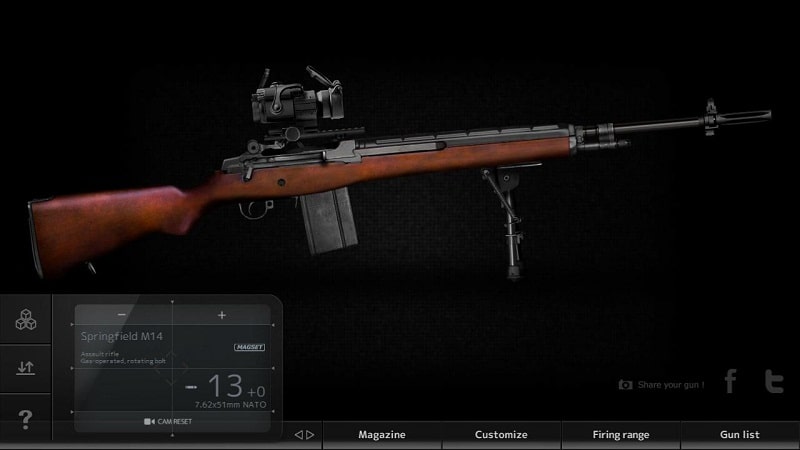Show the Gun list
This screenshot has height=450, width=800.
(740, 435)
